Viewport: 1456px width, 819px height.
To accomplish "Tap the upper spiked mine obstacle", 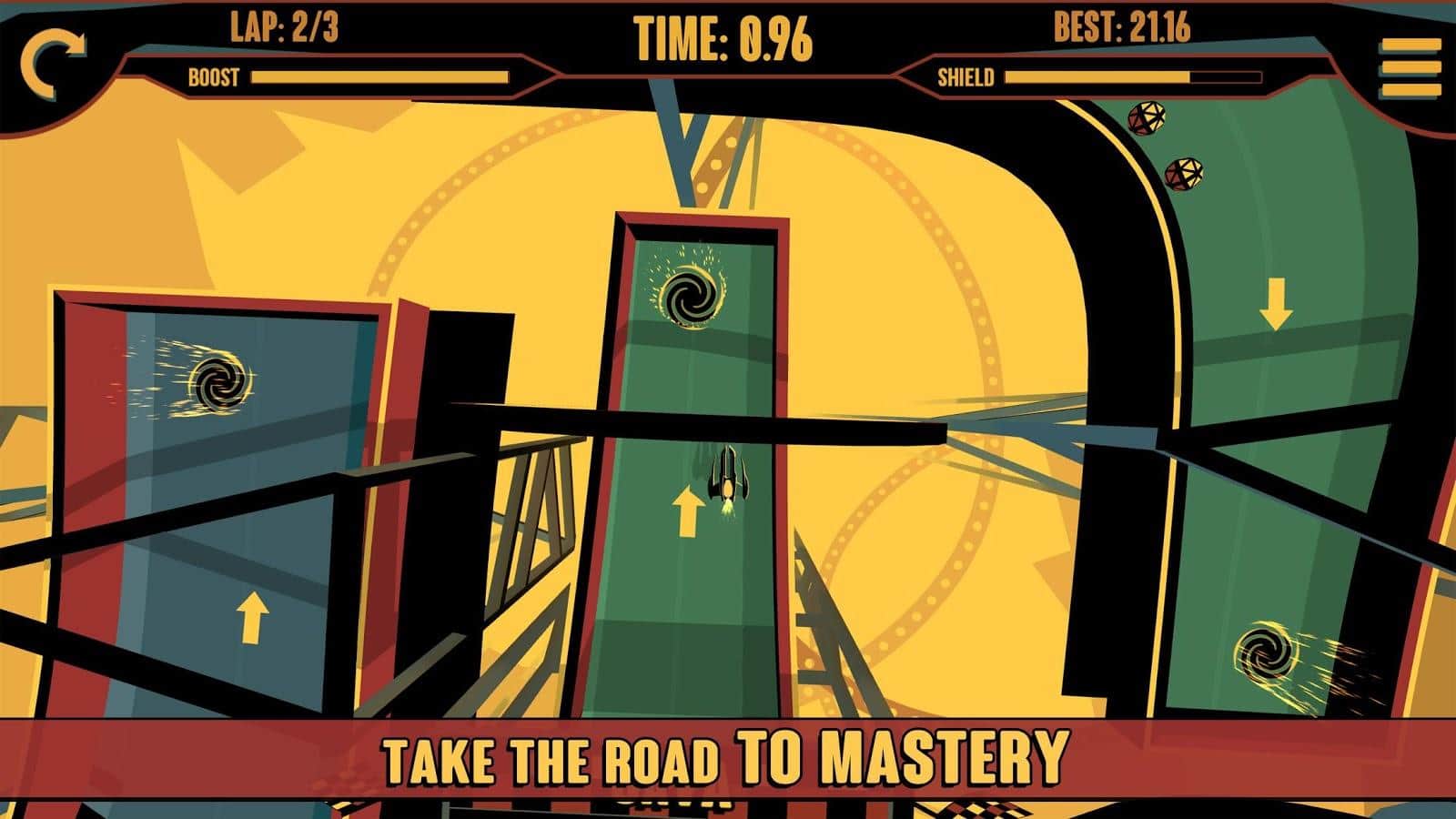I will (x=1148, y=119).
